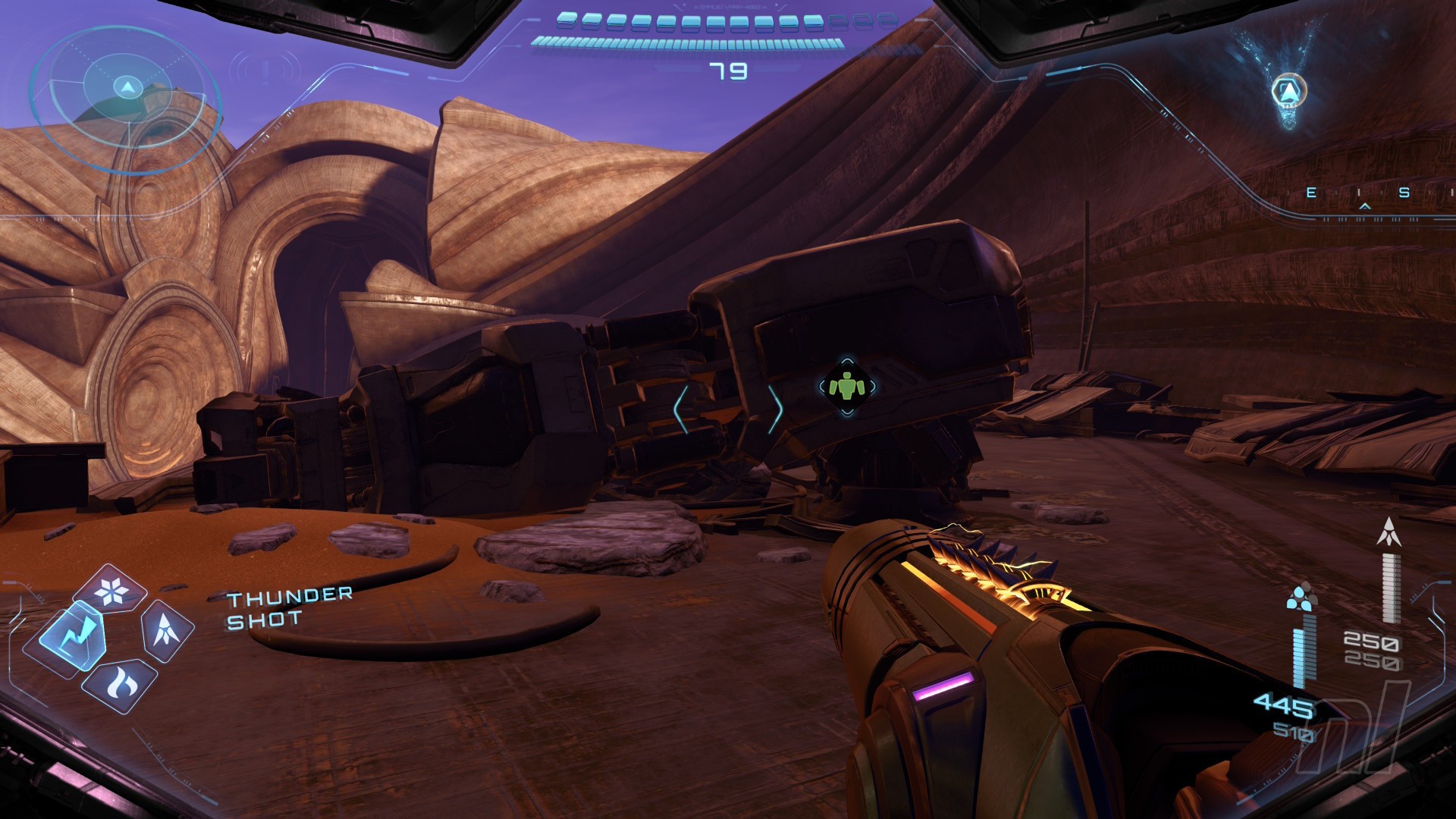Choose the lightning bolt Thunder Shot icon
The width and height of the screenshot is (1456, 819).
73,632
